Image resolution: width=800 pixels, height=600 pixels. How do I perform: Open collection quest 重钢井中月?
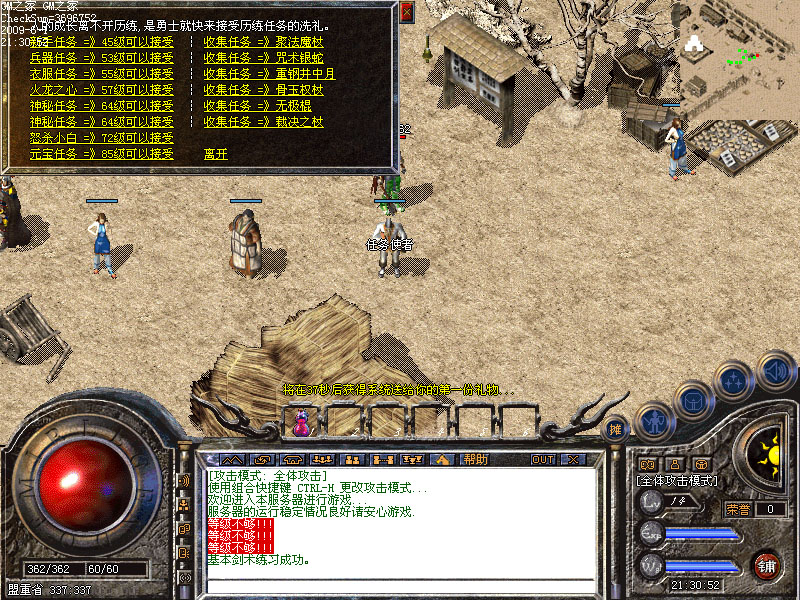coord(269,74)
